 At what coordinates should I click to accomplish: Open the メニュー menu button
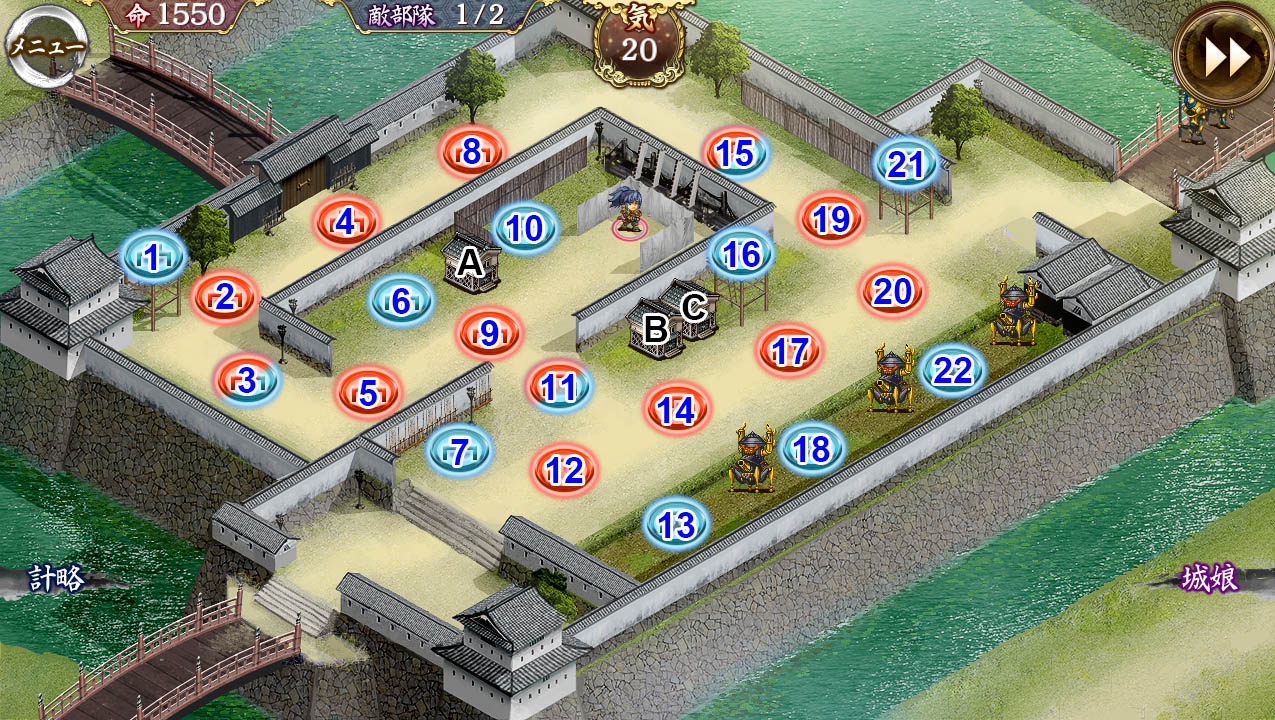point(47,45)
